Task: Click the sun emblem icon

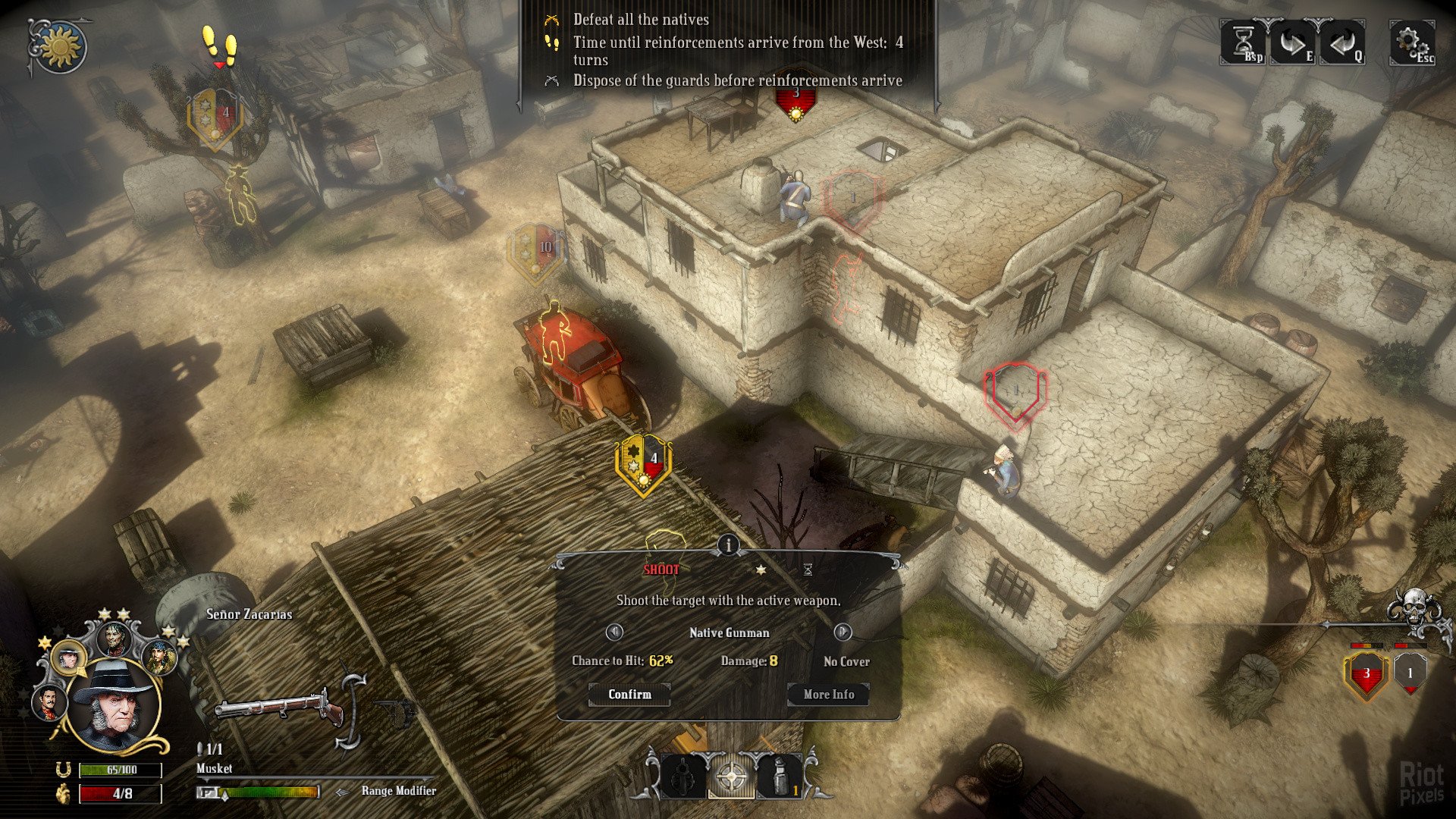Action: tap(59, 47)
